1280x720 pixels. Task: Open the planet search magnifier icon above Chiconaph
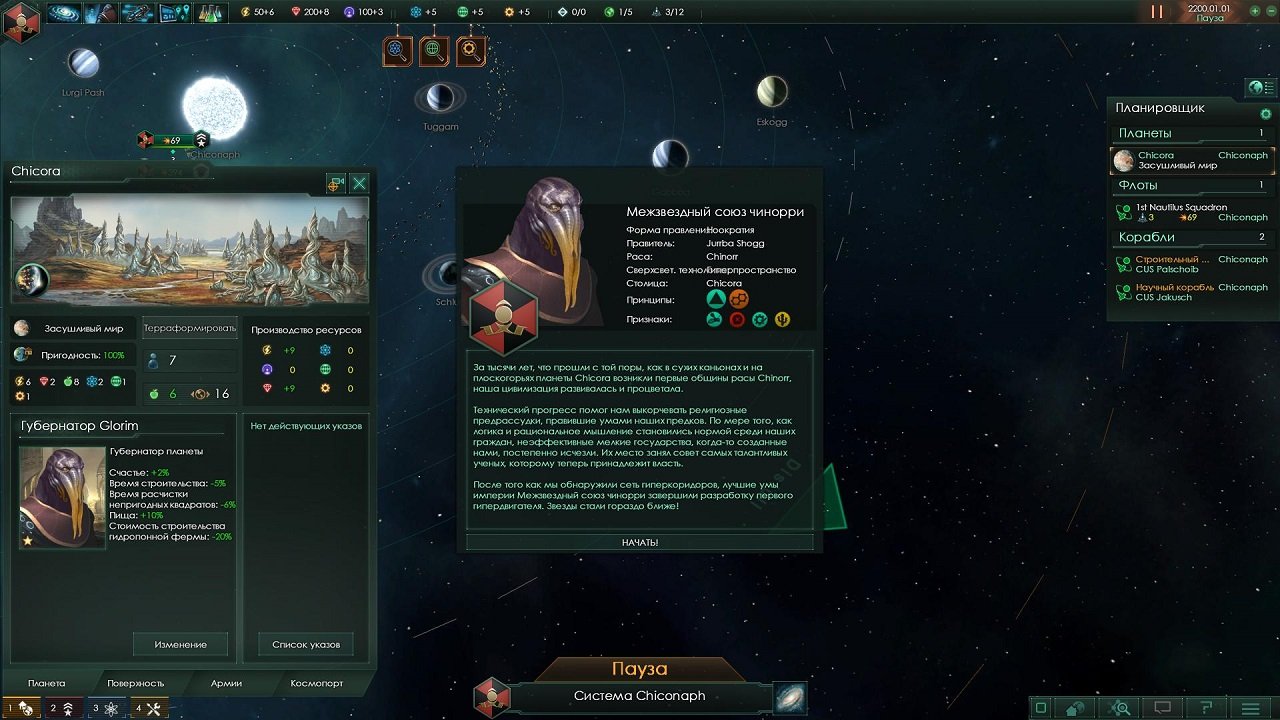434,50
